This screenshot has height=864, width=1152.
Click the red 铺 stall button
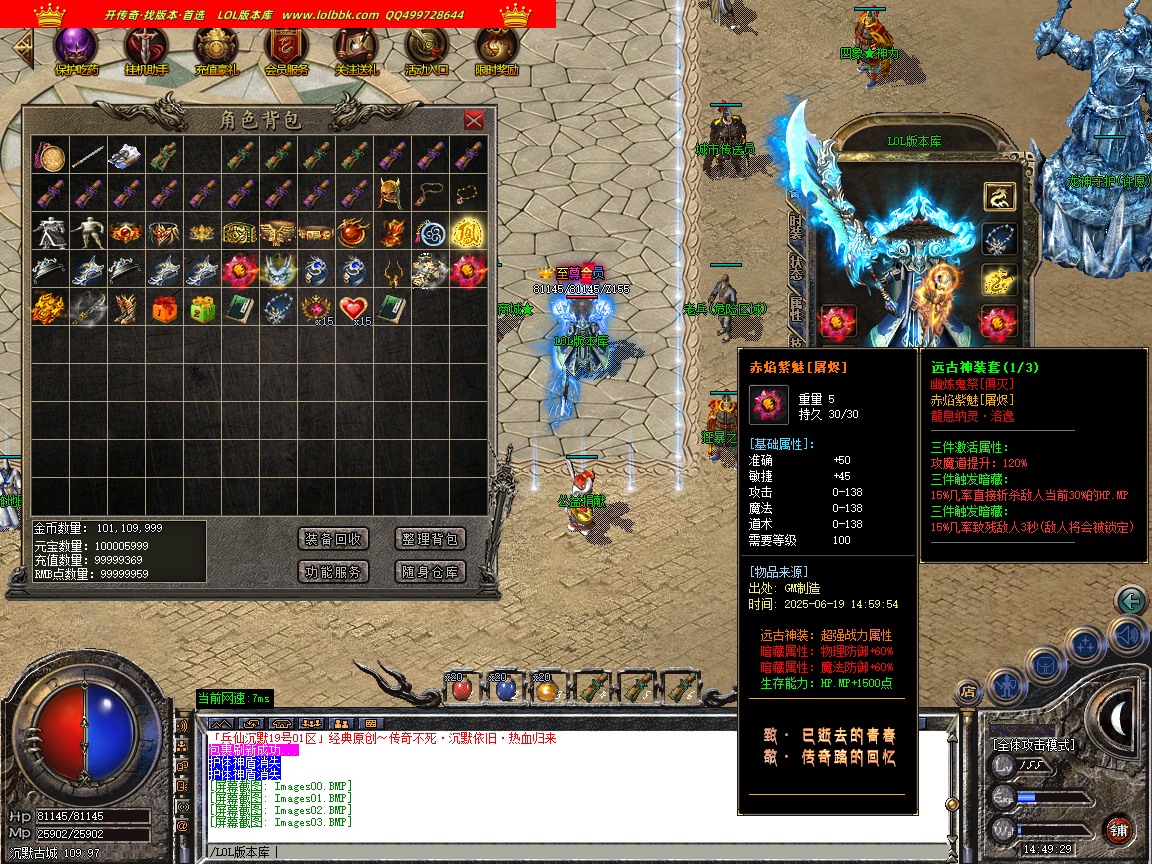pos(1119,829)
